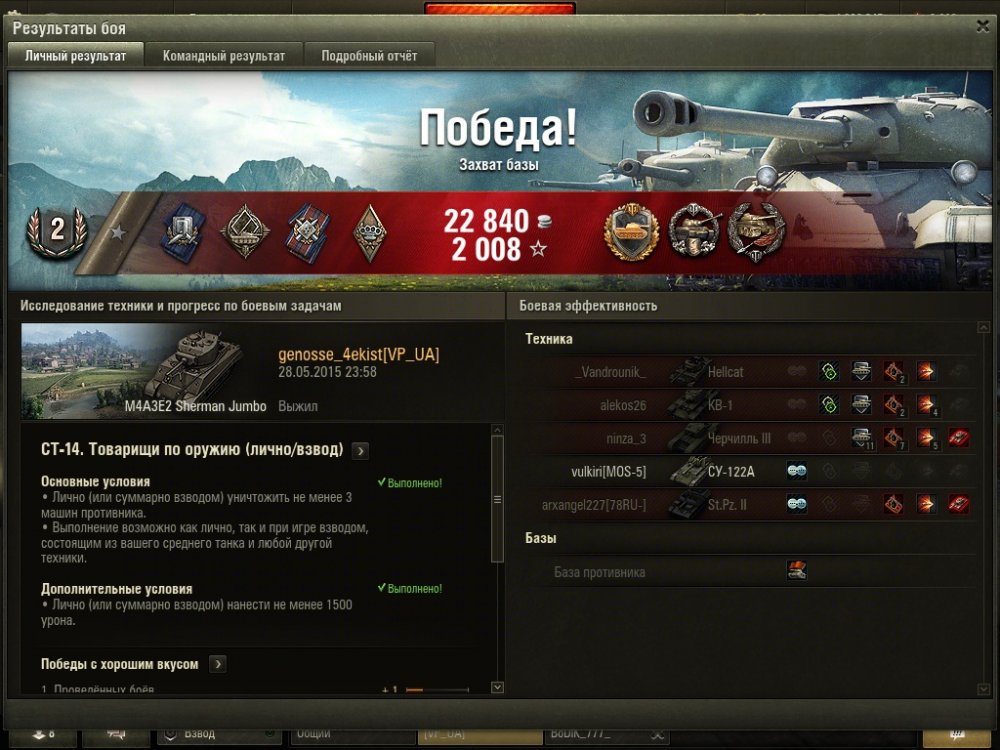Click the gold-framed tank medal
The image size is (1000, 750).
click(x=629, y=233)
